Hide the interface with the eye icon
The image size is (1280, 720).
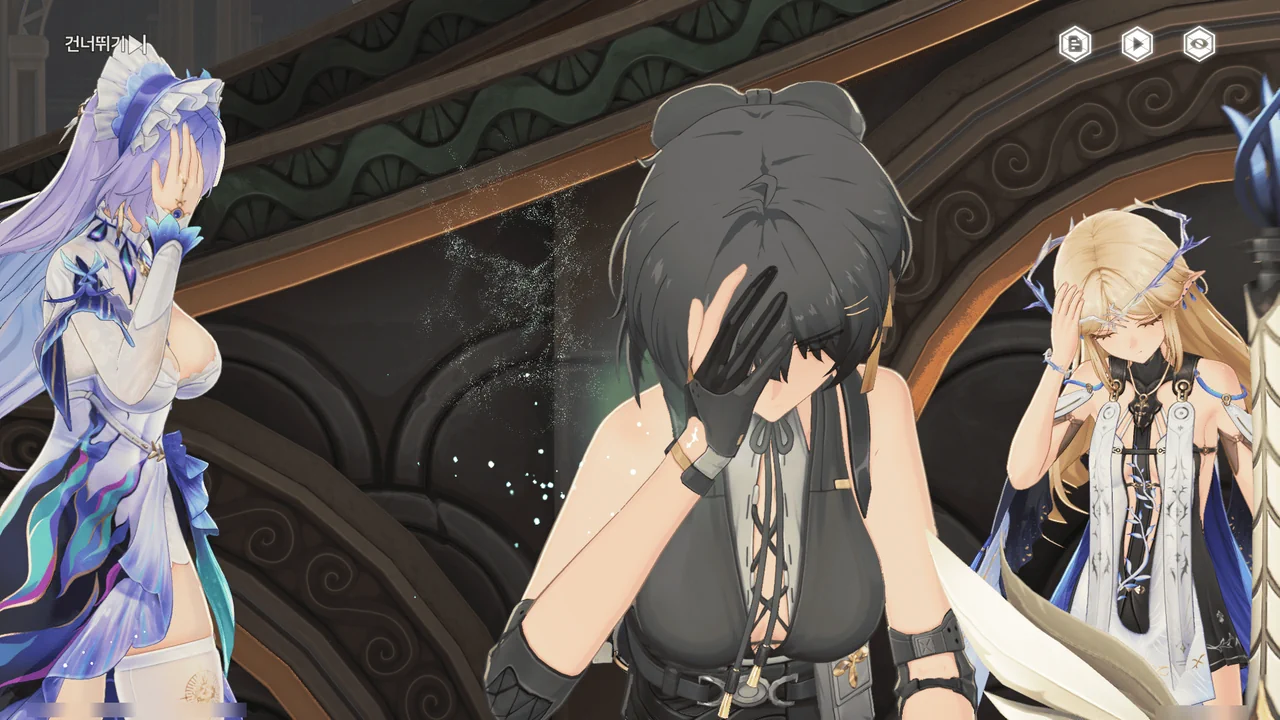pyautogui.click(x=1199, y=44)
